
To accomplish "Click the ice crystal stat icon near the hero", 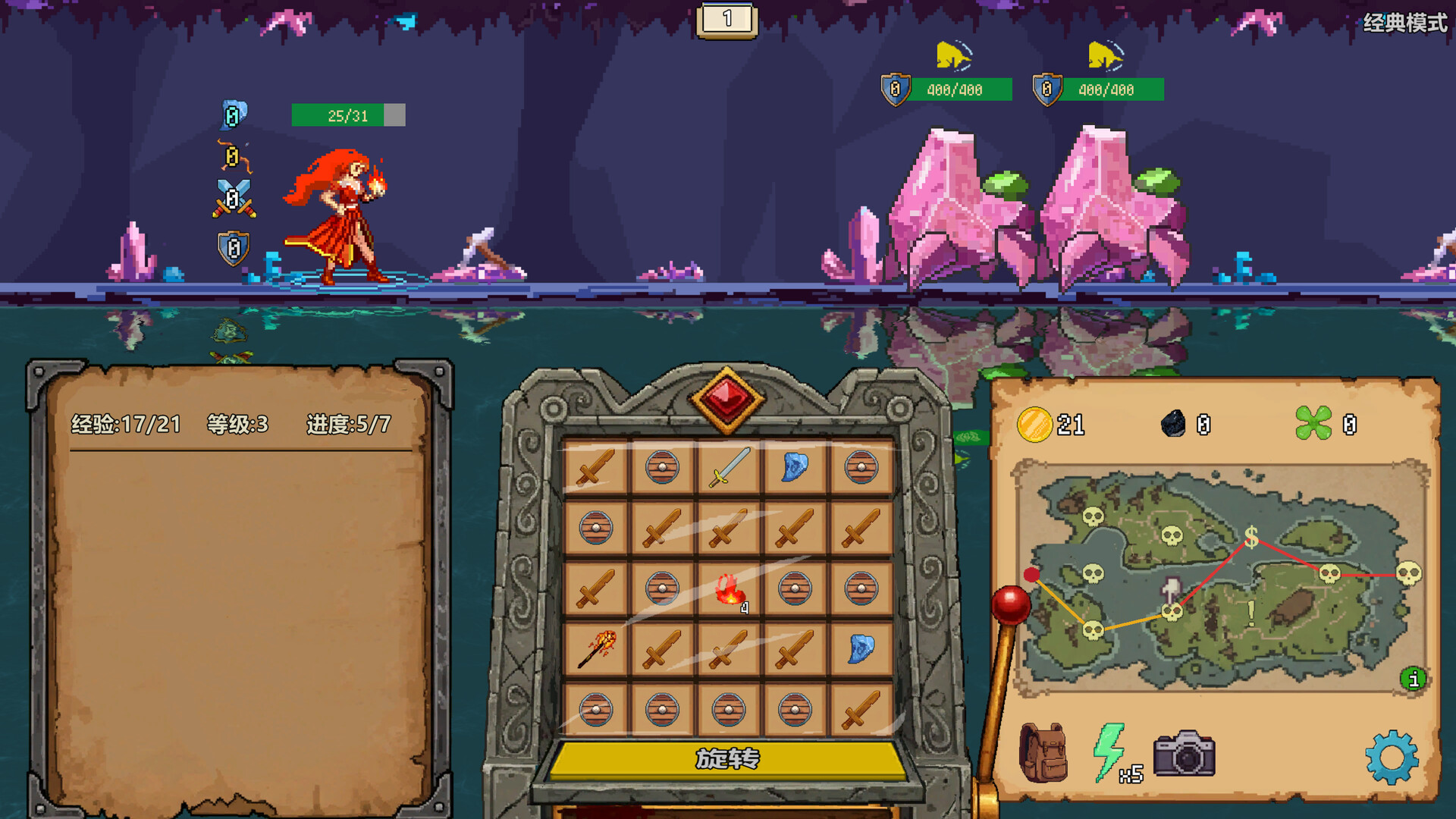I will click(x=233, y=114).
